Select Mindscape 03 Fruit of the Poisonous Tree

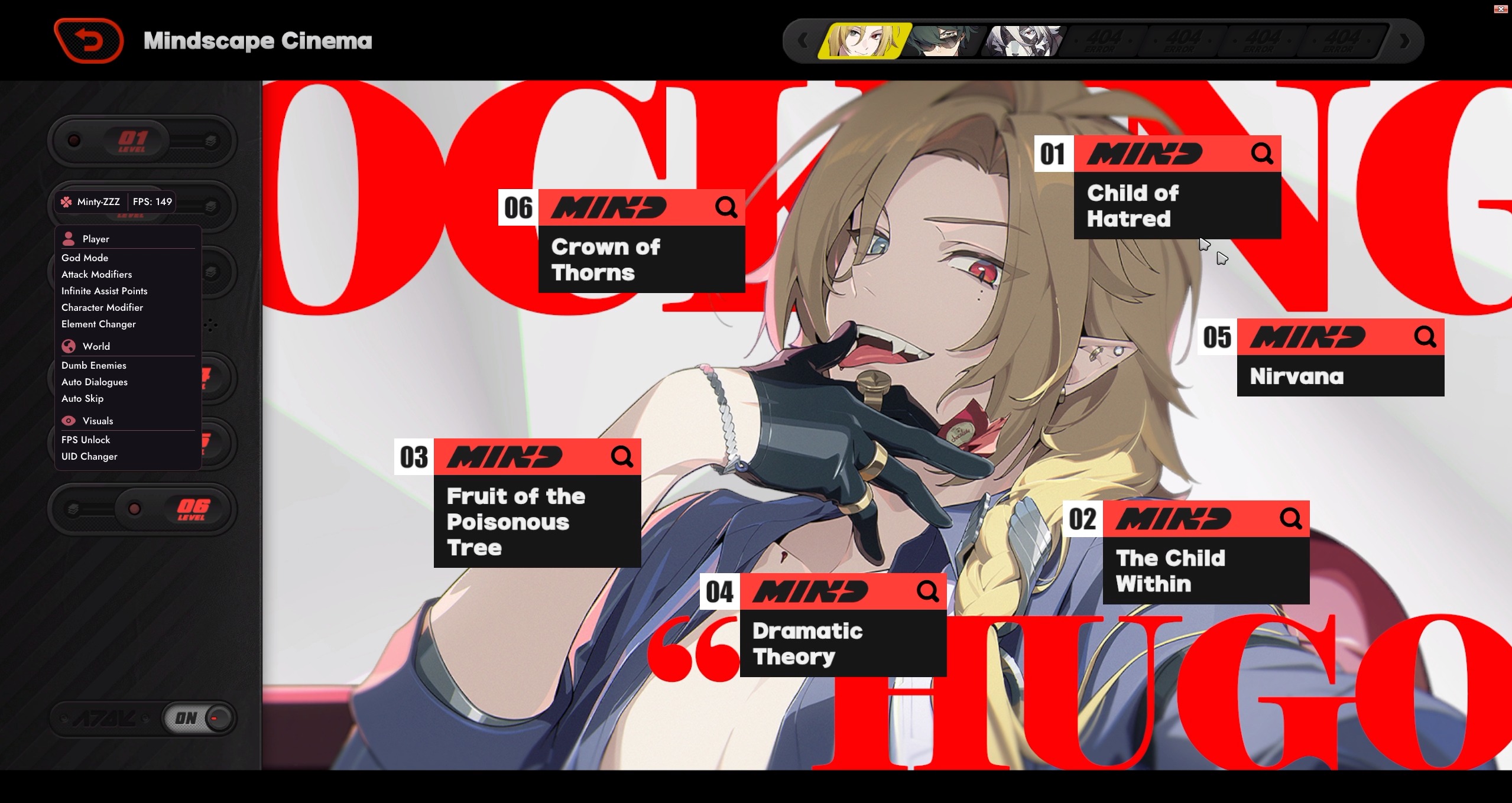pos(537,521)
